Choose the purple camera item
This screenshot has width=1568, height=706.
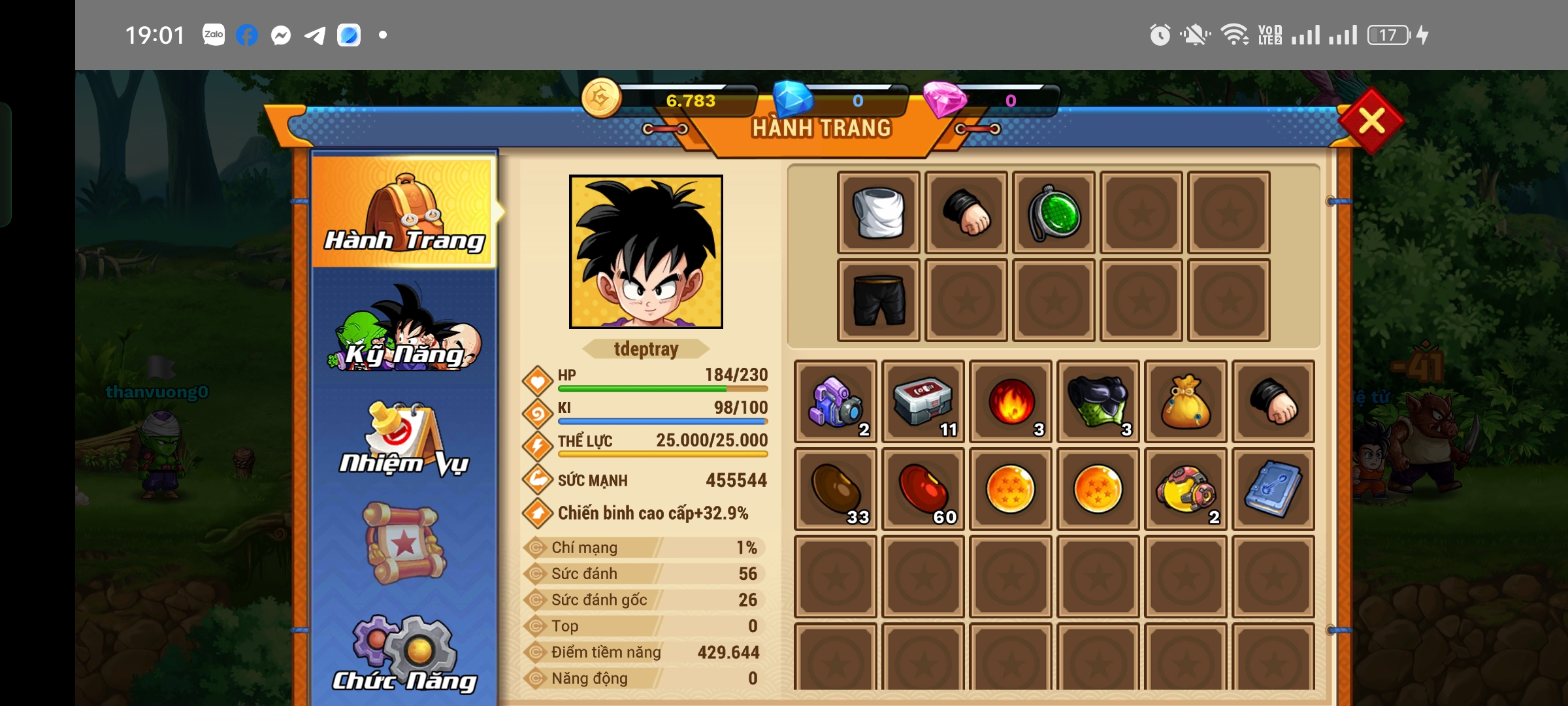click(836, 402)
